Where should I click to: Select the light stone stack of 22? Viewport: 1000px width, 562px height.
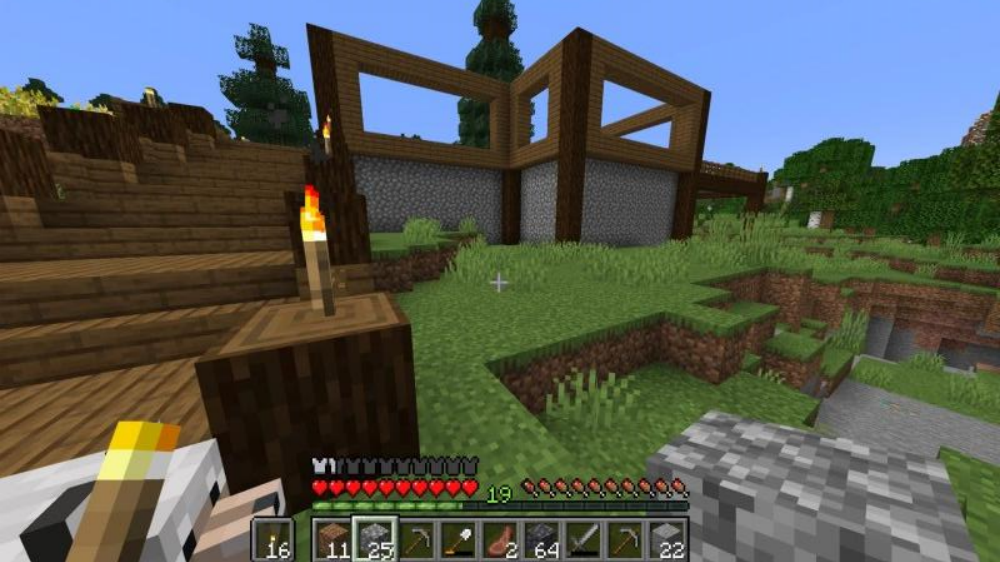(666, 540)
